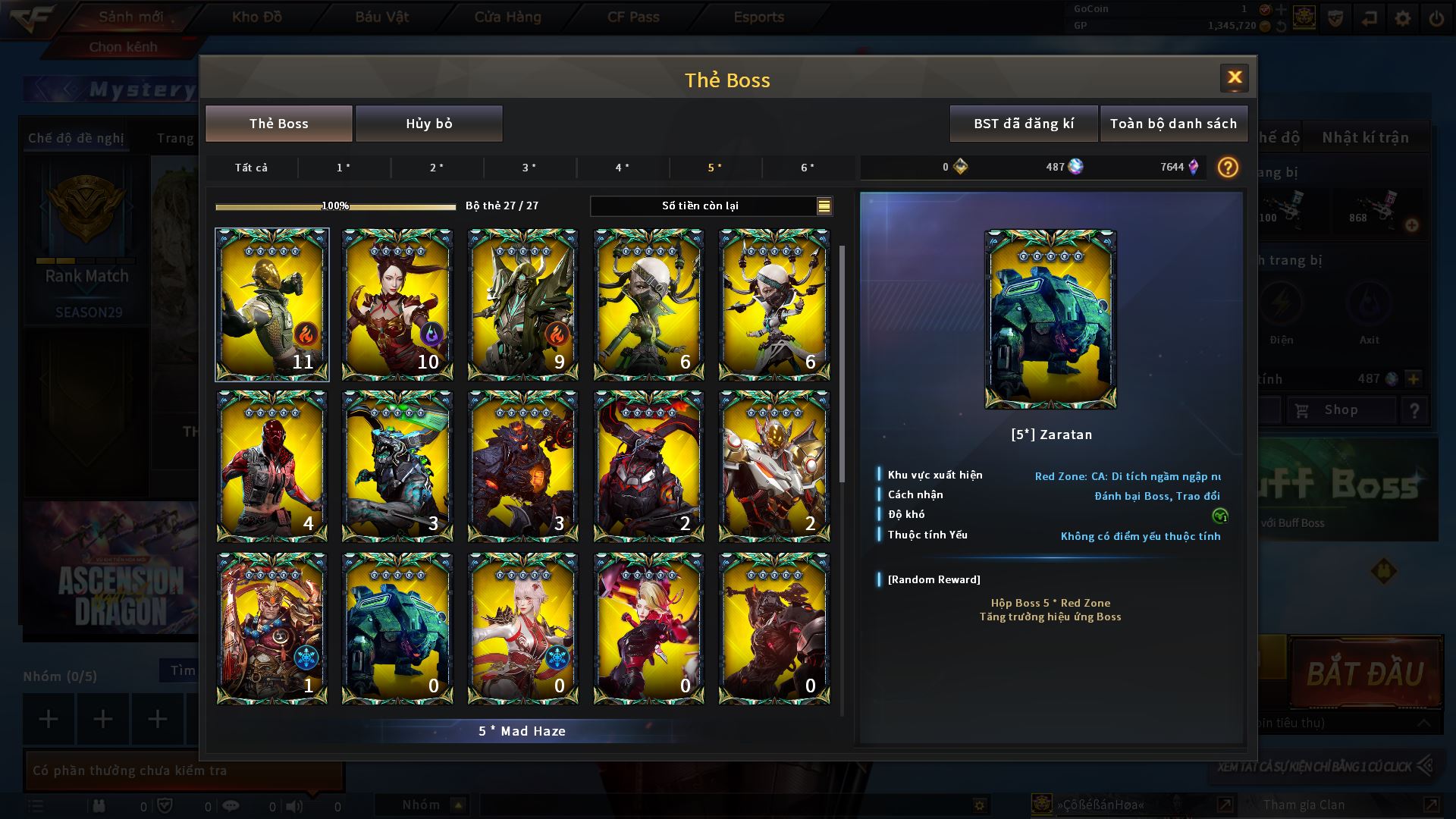The width and height of the screenshot is (1456, 819).
Task: Close the Thẻ Boss window
Action: (x=1234, y=77)
